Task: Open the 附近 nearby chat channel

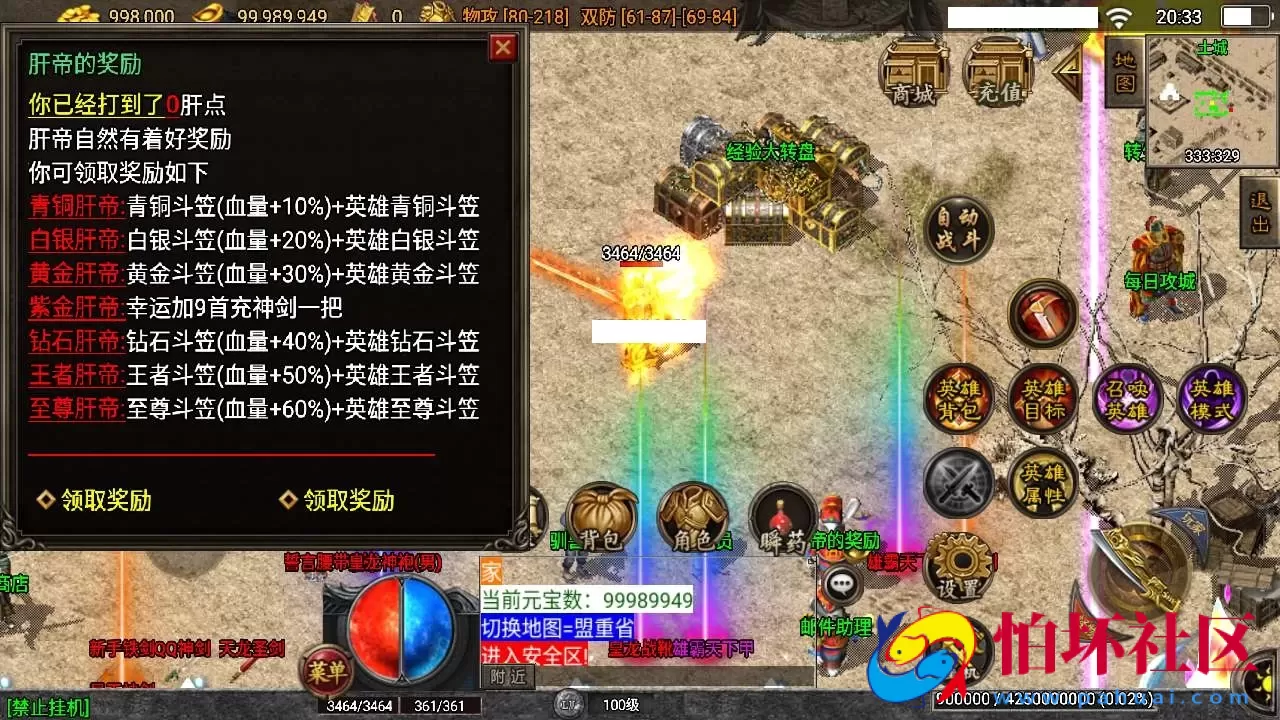Action: coord(508,676)
